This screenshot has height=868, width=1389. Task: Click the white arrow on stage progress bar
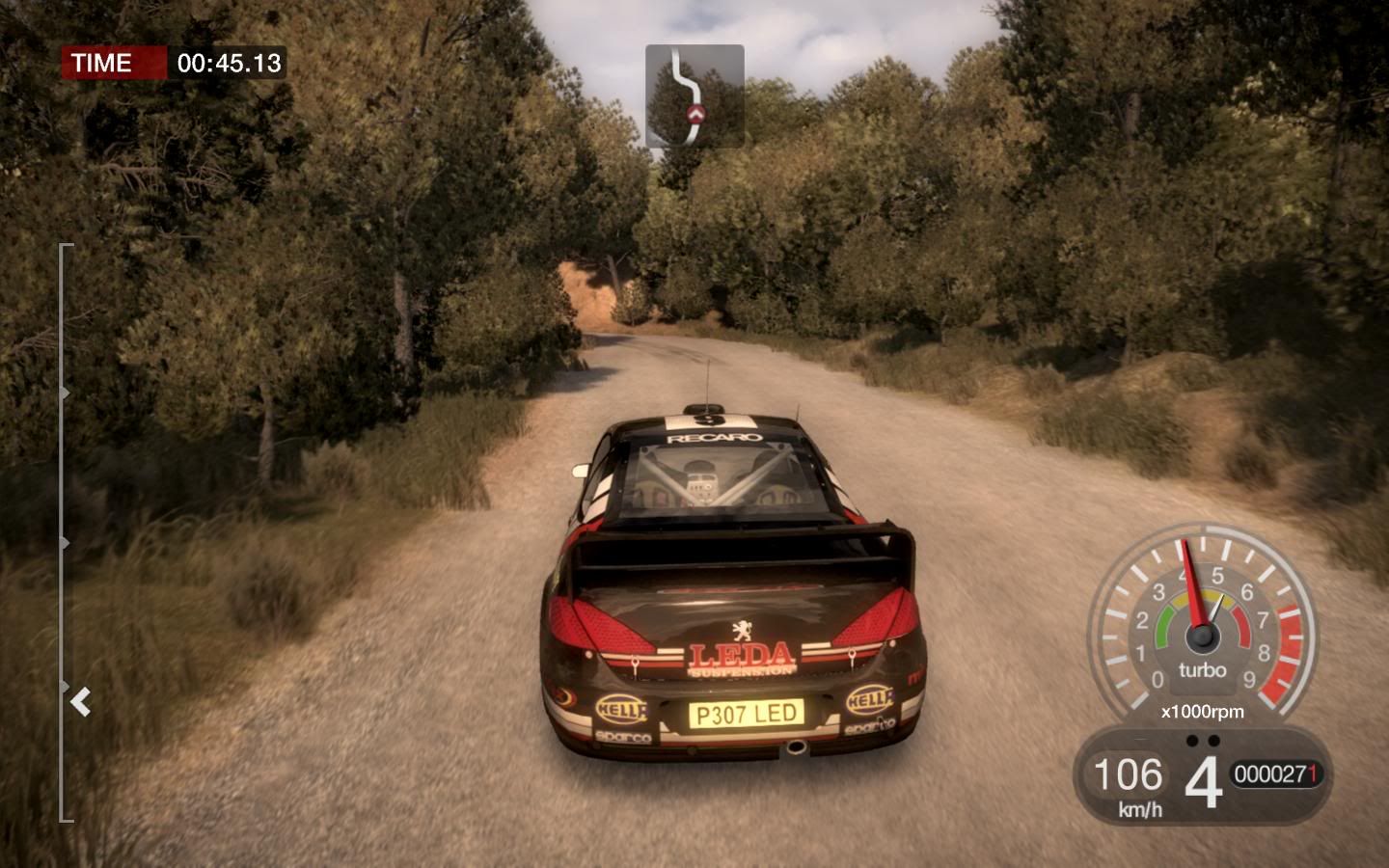[x=81, y=702]
